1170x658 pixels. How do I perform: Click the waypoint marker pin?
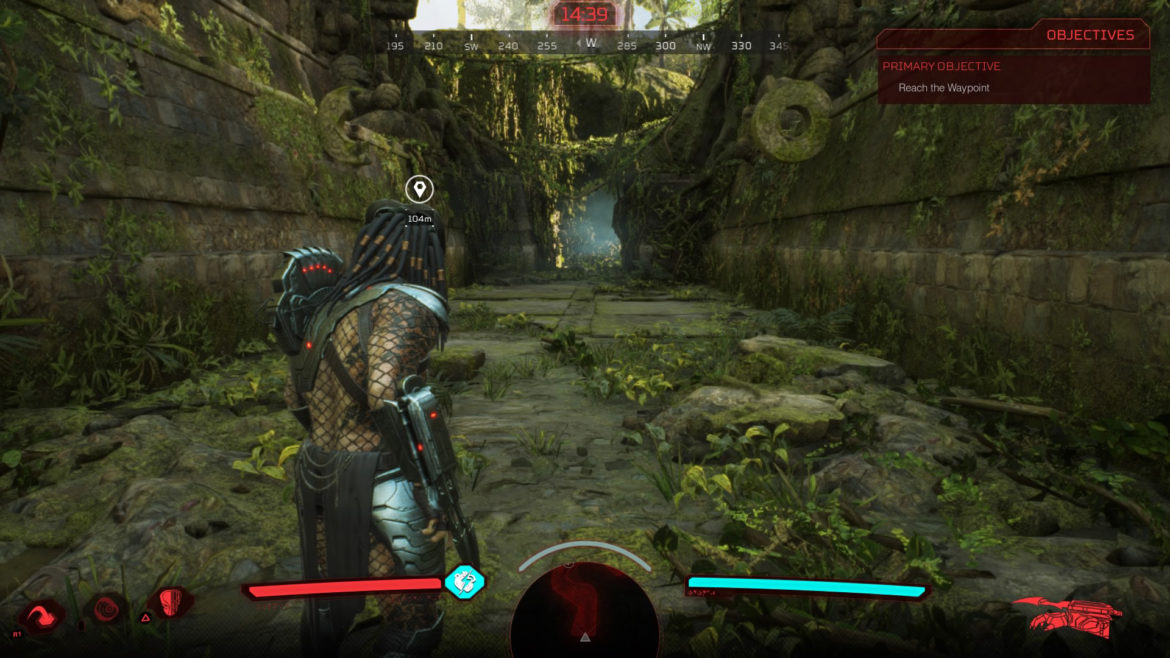(x=419, y=188)
